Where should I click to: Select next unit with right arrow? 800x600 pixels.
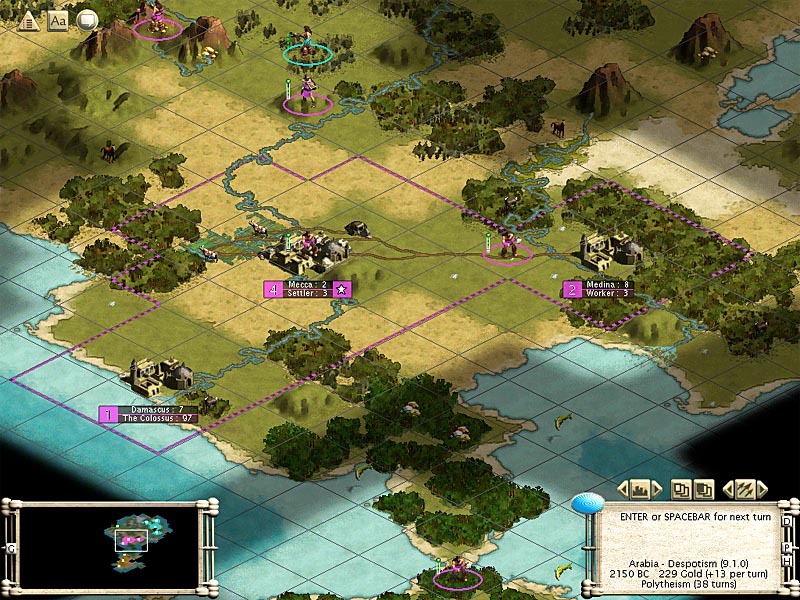[762, 489]
